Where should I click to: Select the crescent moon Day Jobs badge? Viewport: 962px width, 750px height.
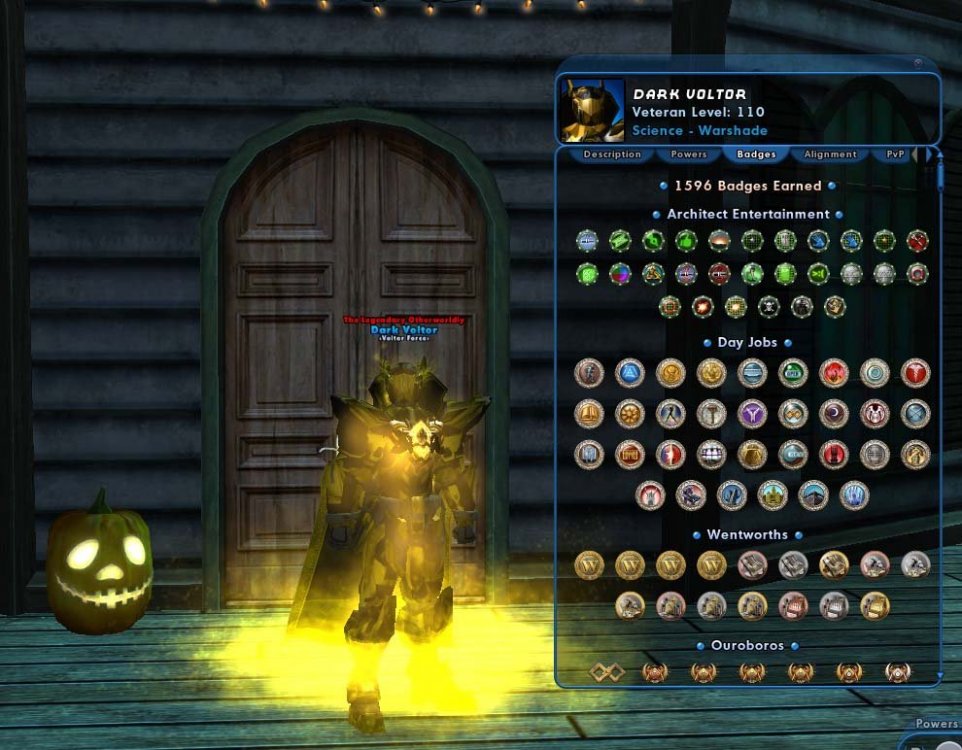tap(833, 413)
